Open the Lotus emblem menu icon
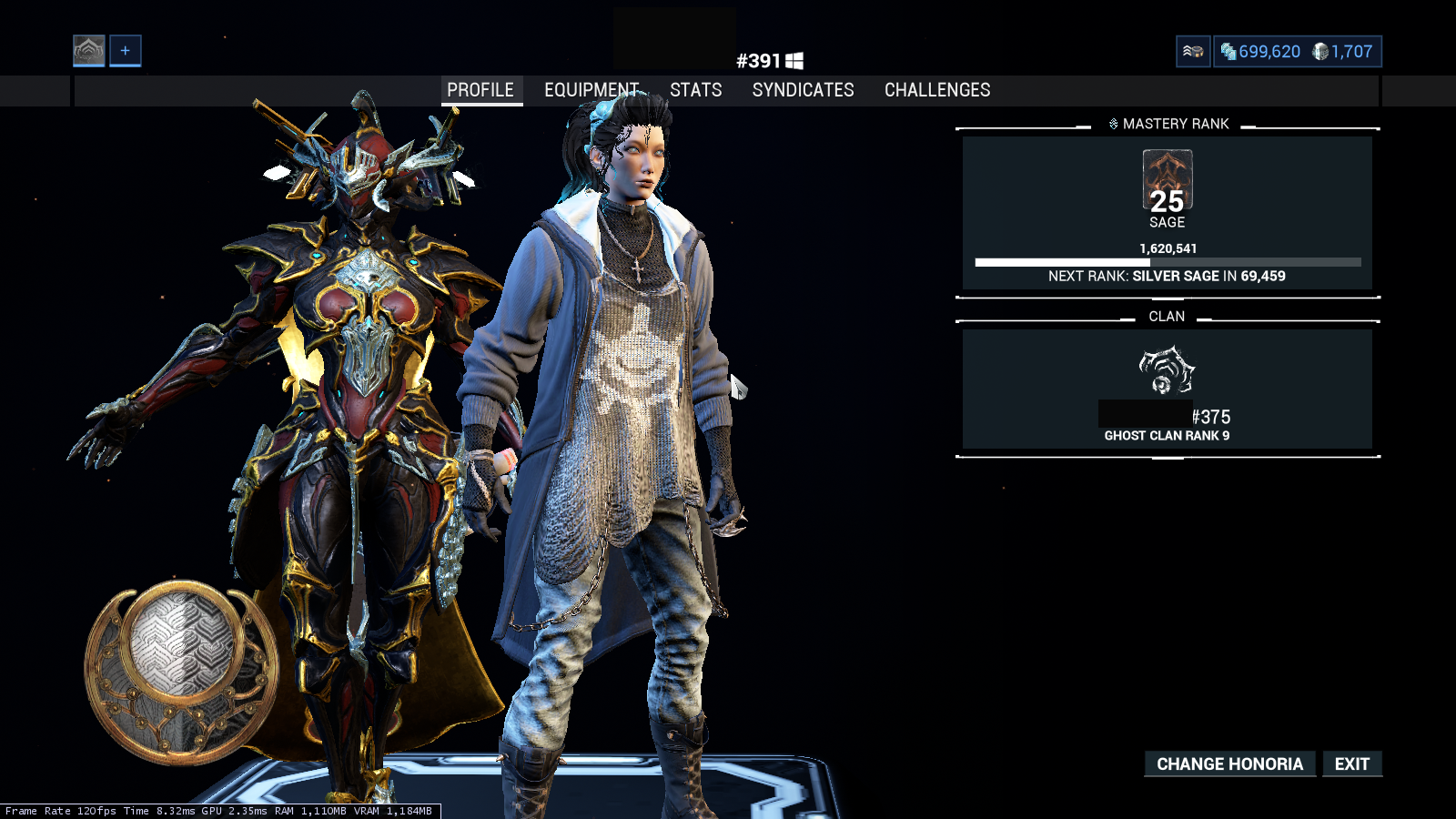The width and height of the screenshot is (1456, 819). pos(89,51)
